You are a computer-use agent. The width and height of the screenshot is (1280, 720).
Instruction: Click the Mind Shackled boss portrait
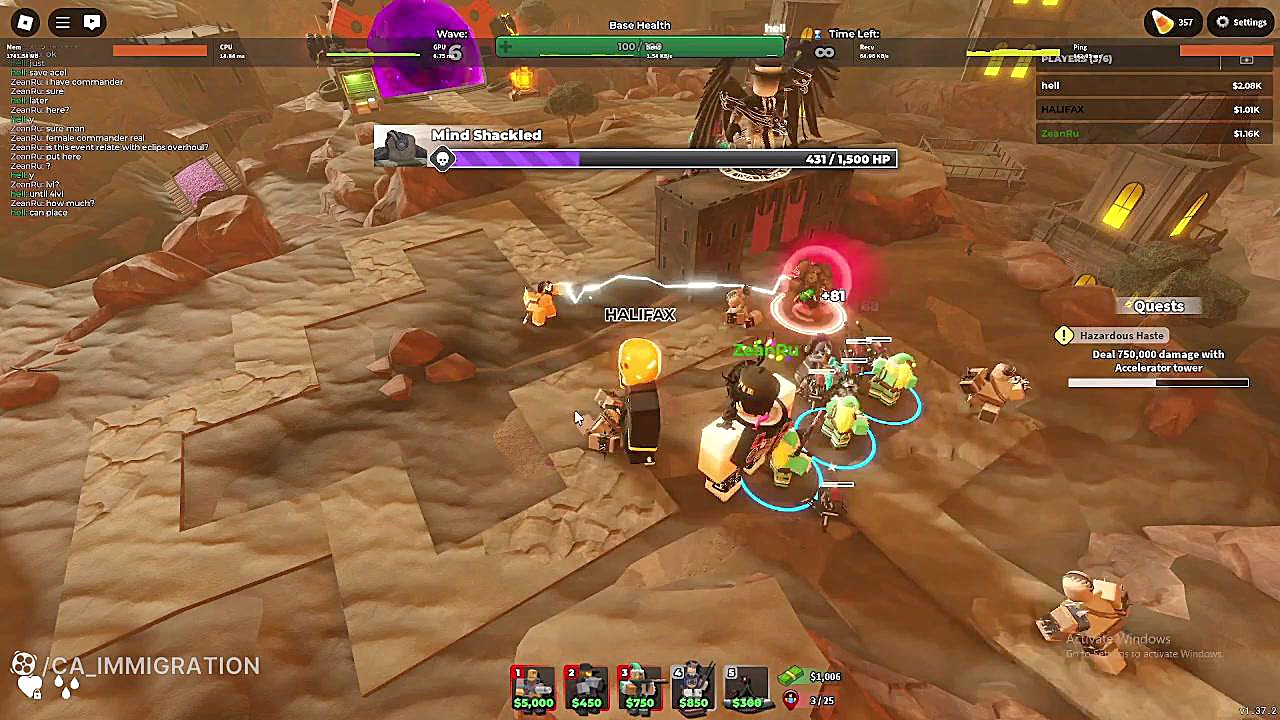(x=400, y=148)
